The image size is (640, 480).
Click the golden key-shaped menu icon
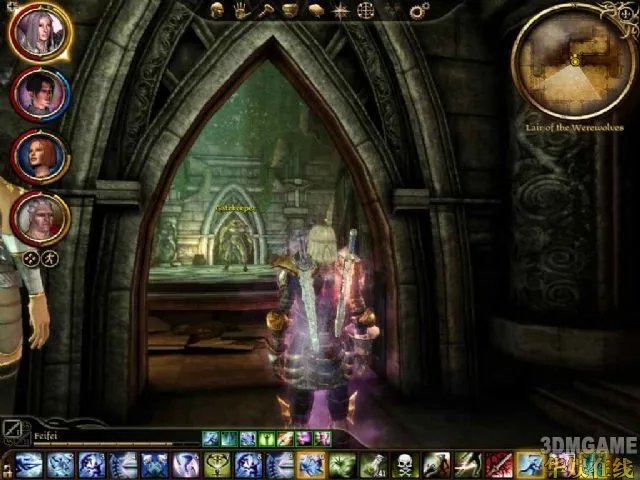263,12
